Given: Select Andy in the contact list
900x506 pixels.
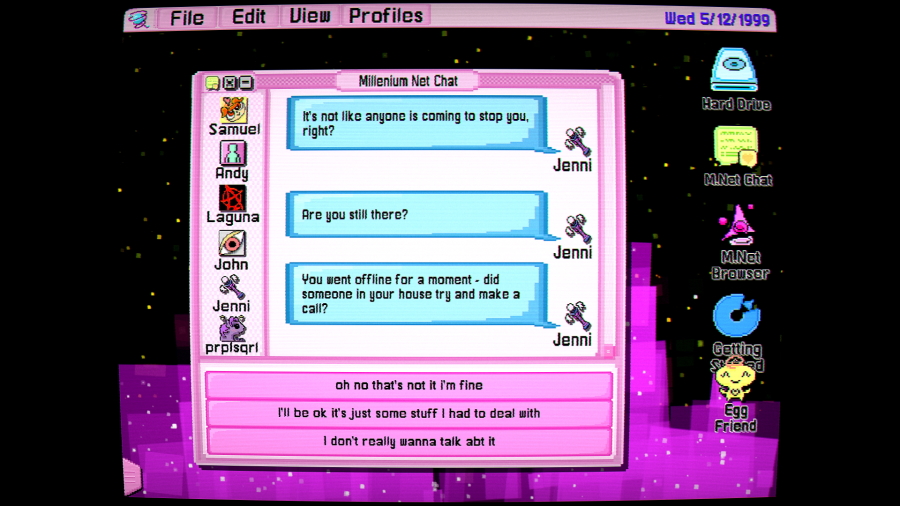Looking at the screenshot, I should point(232,160).
